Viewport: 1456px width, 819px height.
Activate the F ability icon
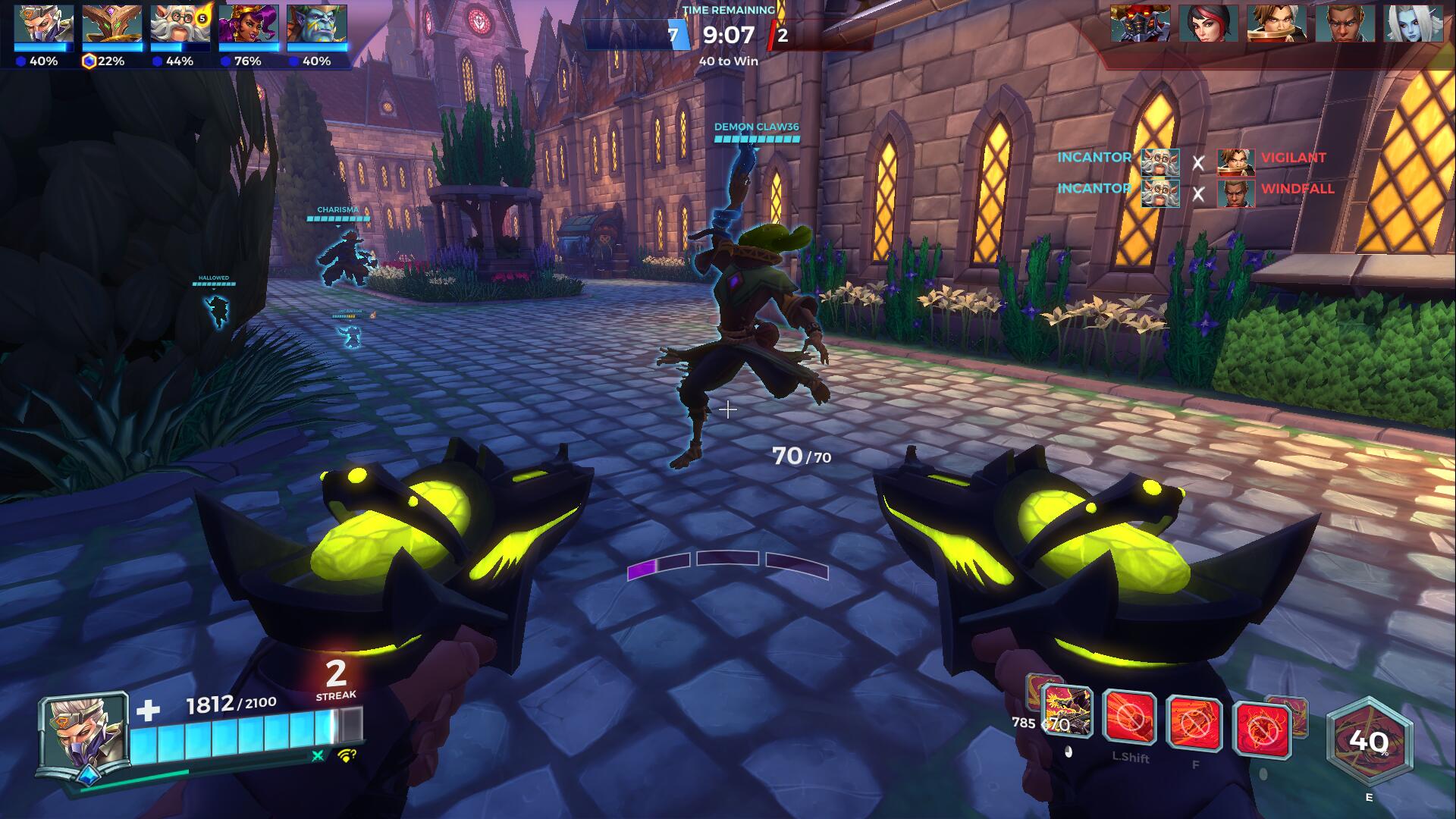coord(1194,723)
